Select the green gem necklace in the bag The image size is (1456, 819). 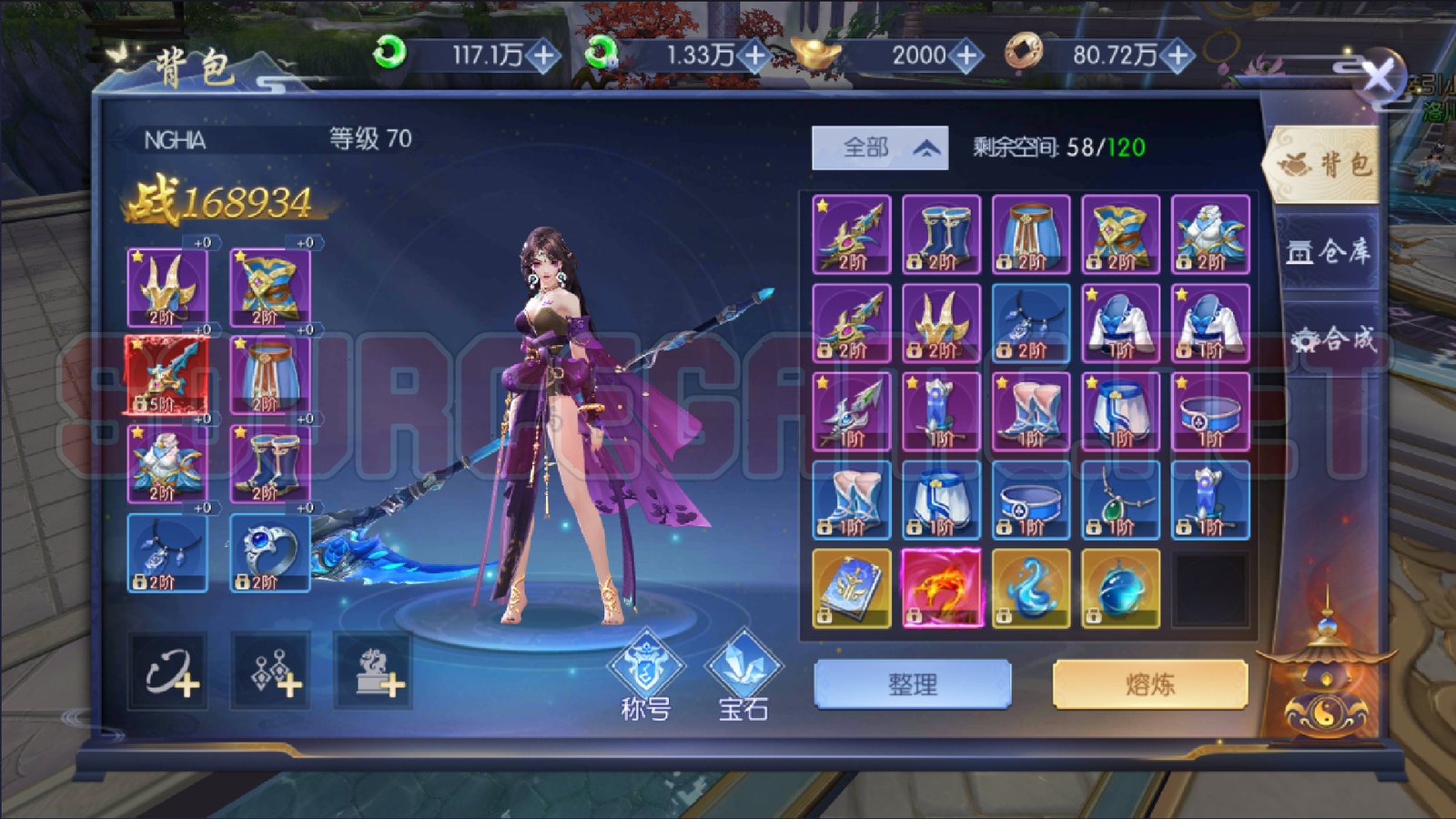tap(1121, 500)
